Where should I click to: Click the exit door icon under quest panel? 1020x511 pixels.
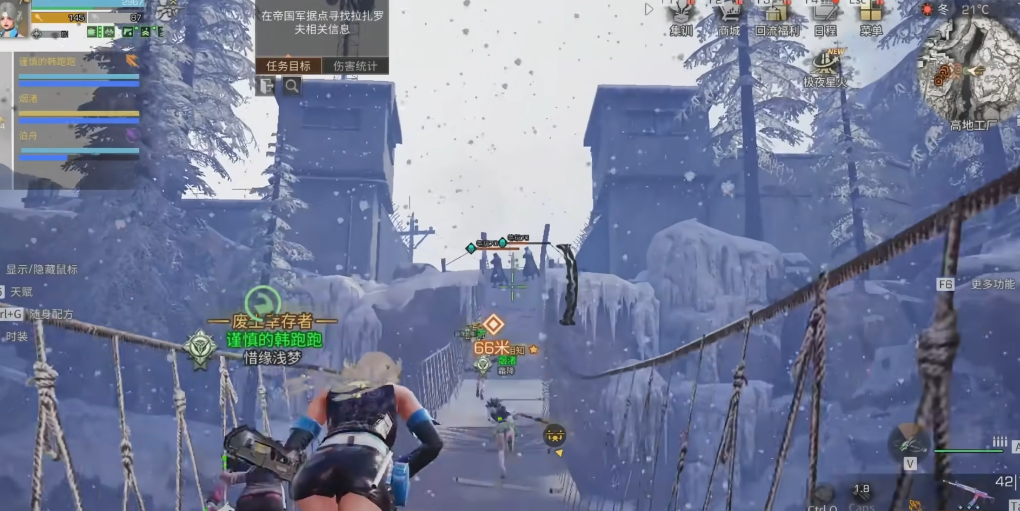coord(267,87)
